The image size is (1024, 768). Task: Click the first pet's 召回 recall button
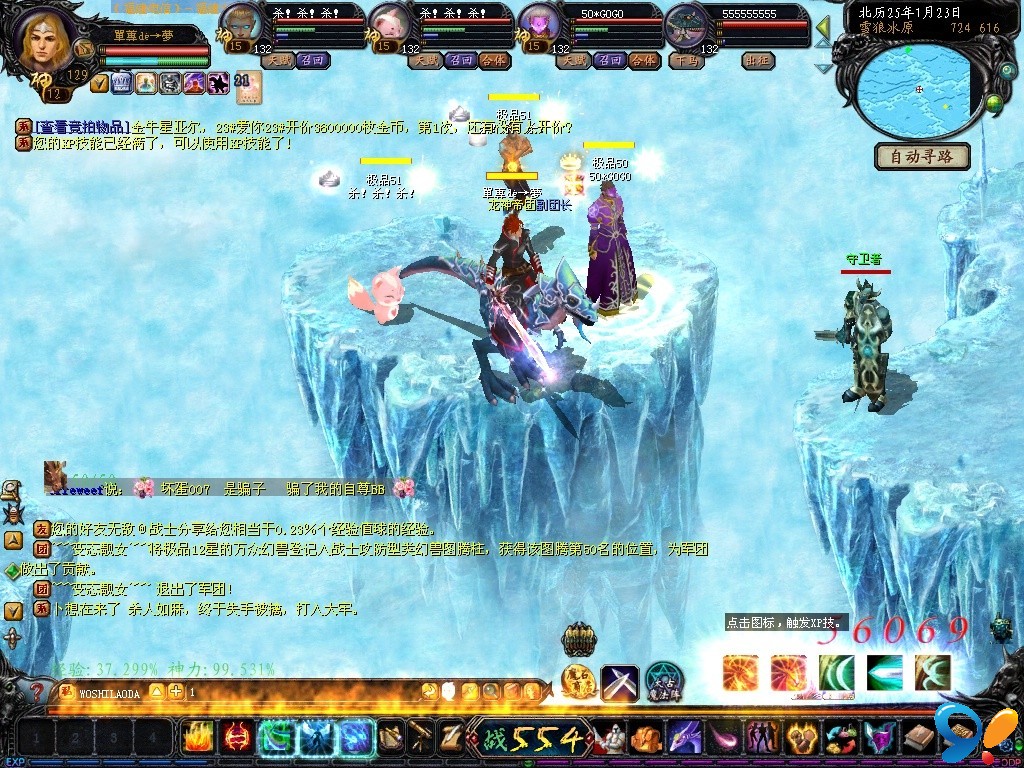310,60
